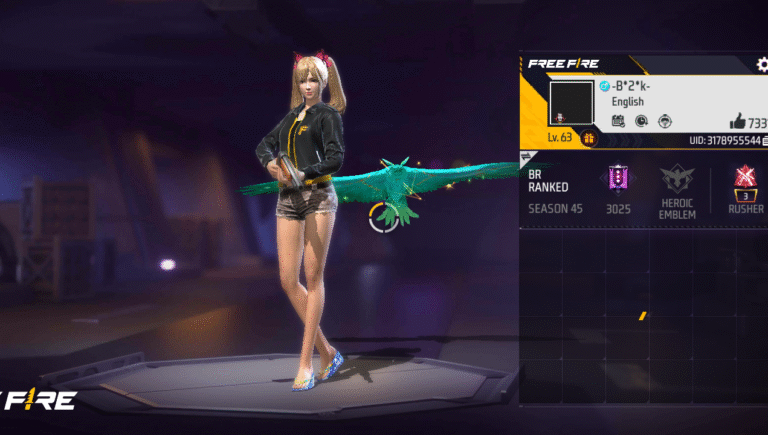Click the calendar icon under the name

618,121
